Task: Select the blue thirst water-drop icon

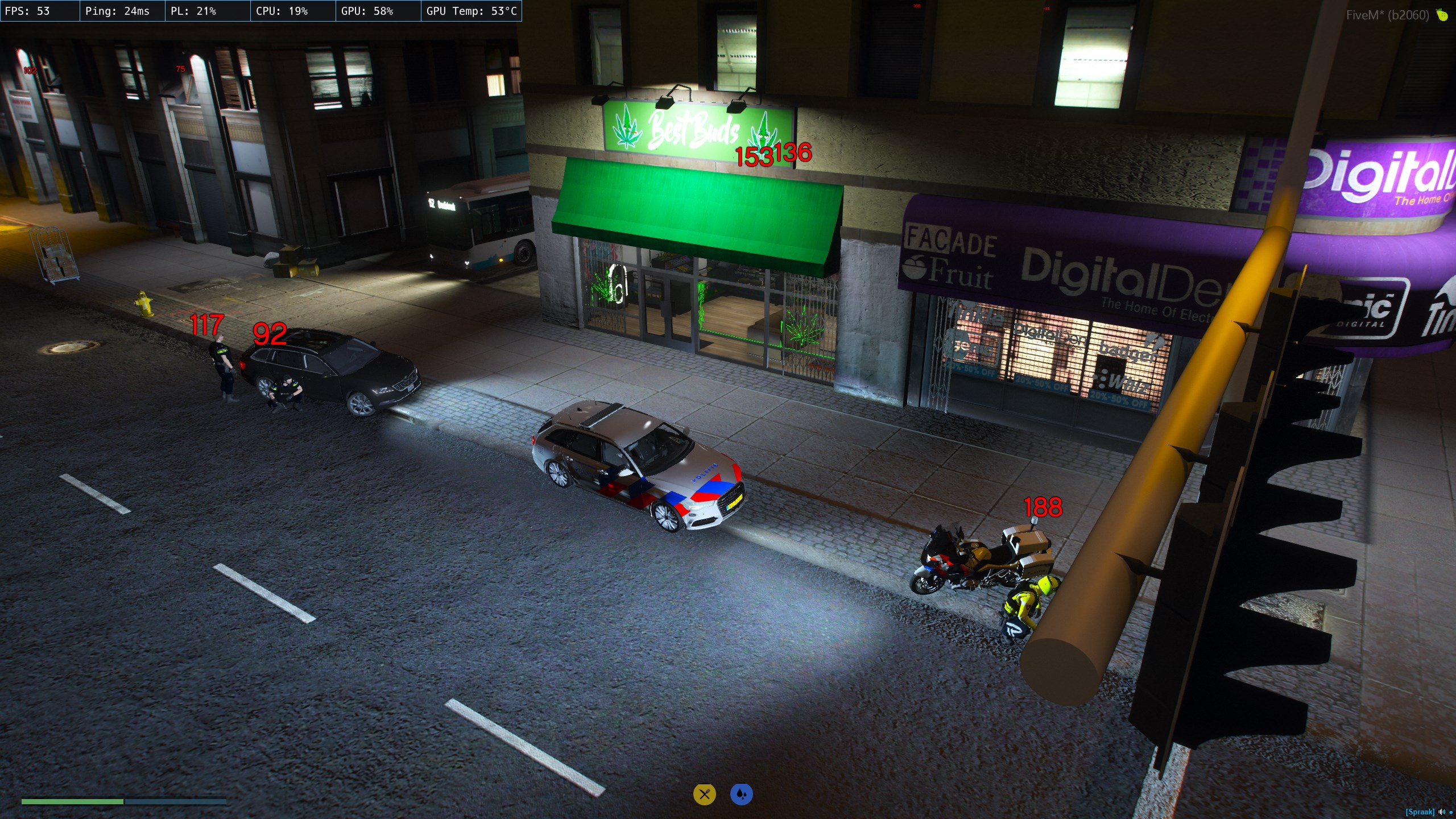Action: [x=741, y=794]
